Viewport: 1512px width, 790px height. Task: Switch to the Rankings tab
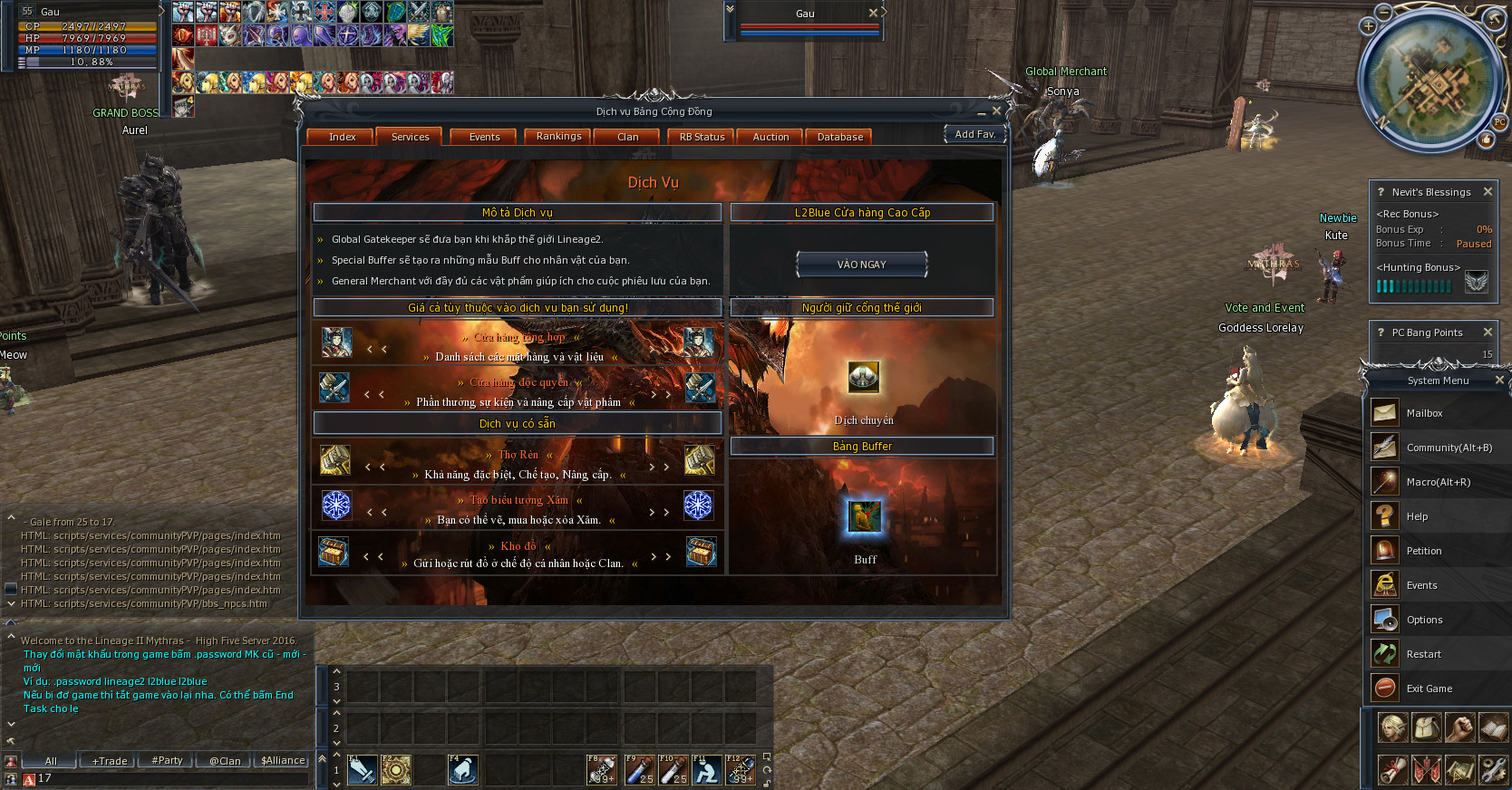coord(557,136)
